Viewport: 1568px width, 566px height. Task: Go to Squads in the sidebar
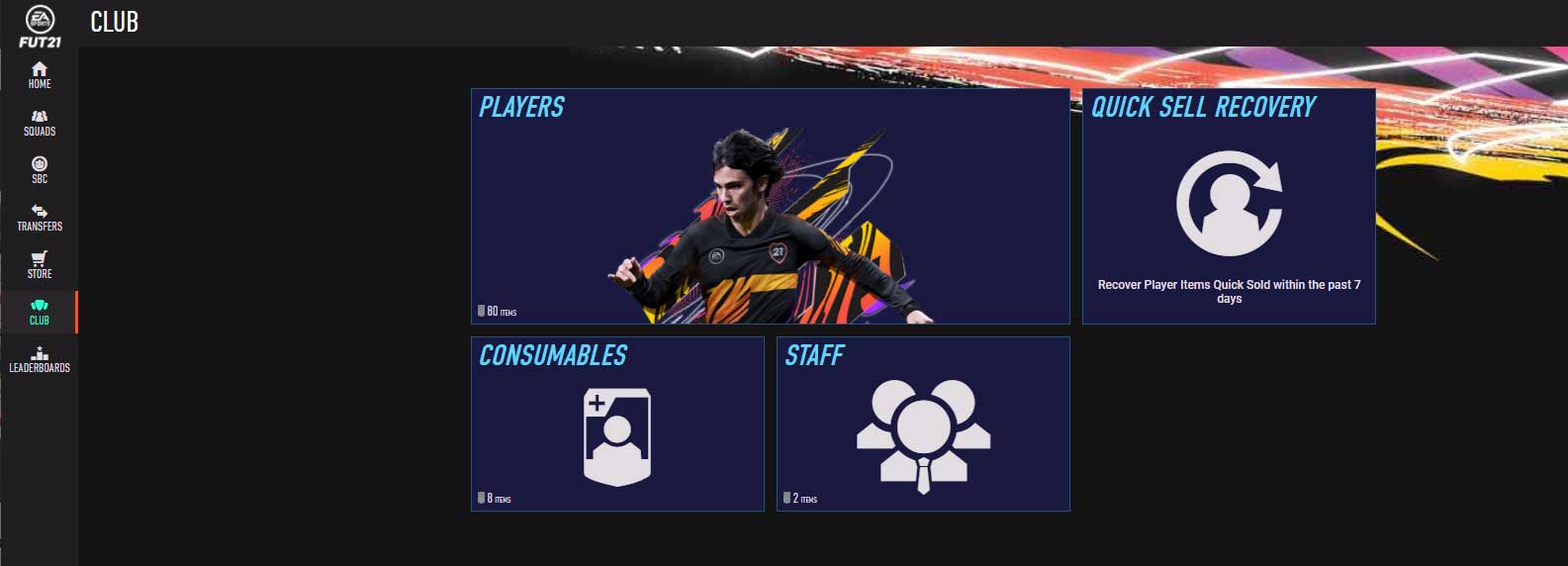click(39, 122)
